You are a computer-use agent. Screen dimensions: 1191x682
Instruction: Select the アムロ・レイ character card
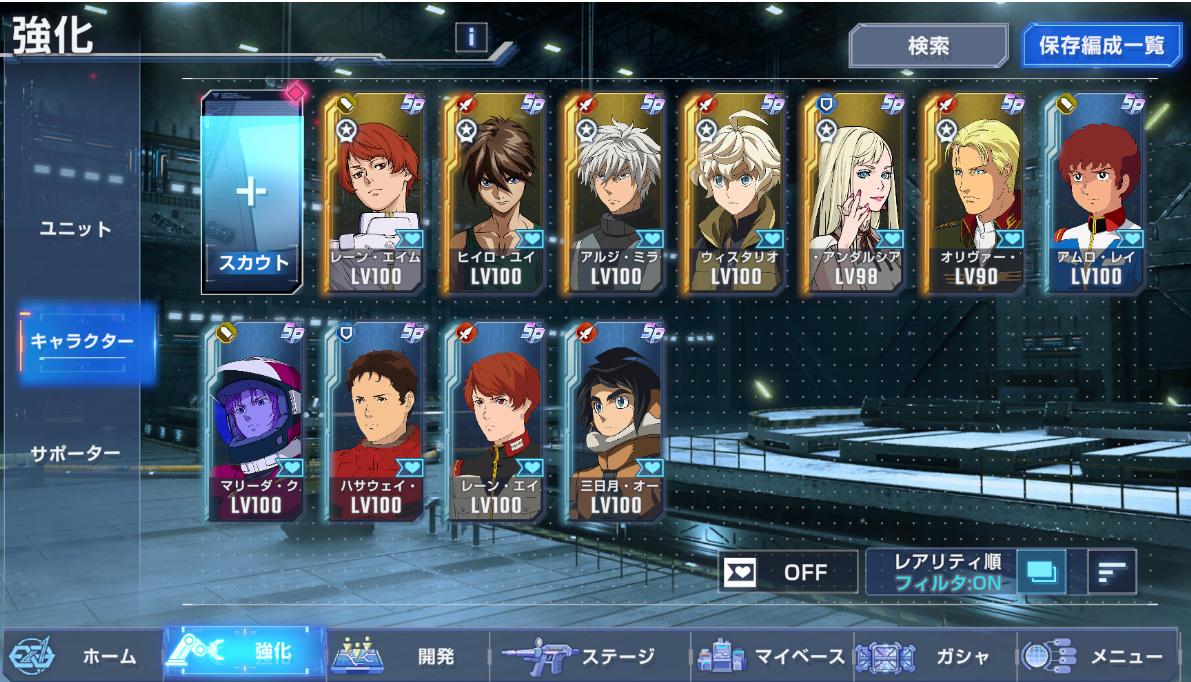[1095, 193]
